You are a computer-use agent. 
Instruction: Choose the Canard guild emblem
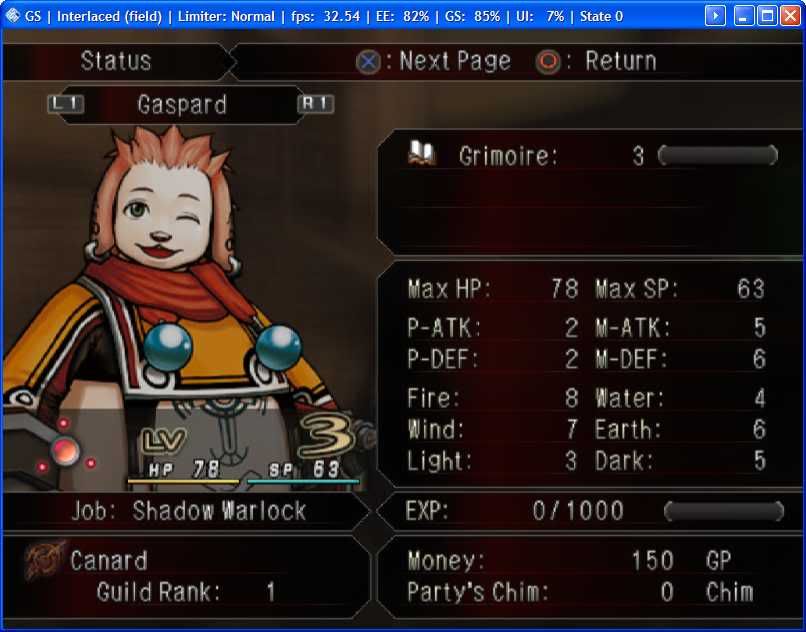(x=42, y=561)
